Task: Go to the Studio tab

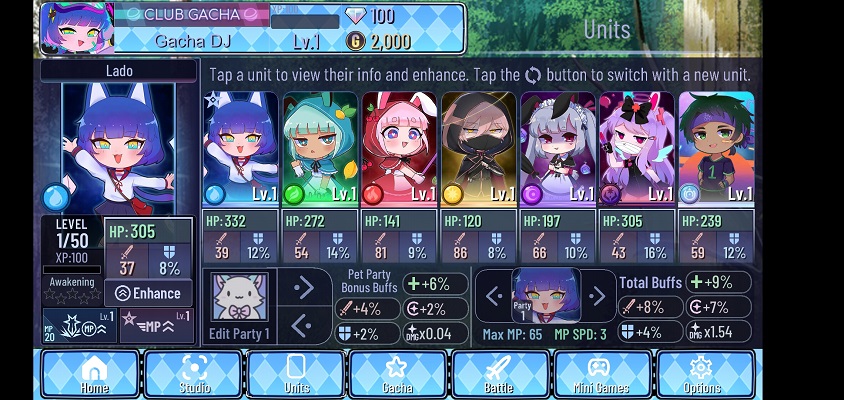Action: pyautogui.click(x=194, y=374)
